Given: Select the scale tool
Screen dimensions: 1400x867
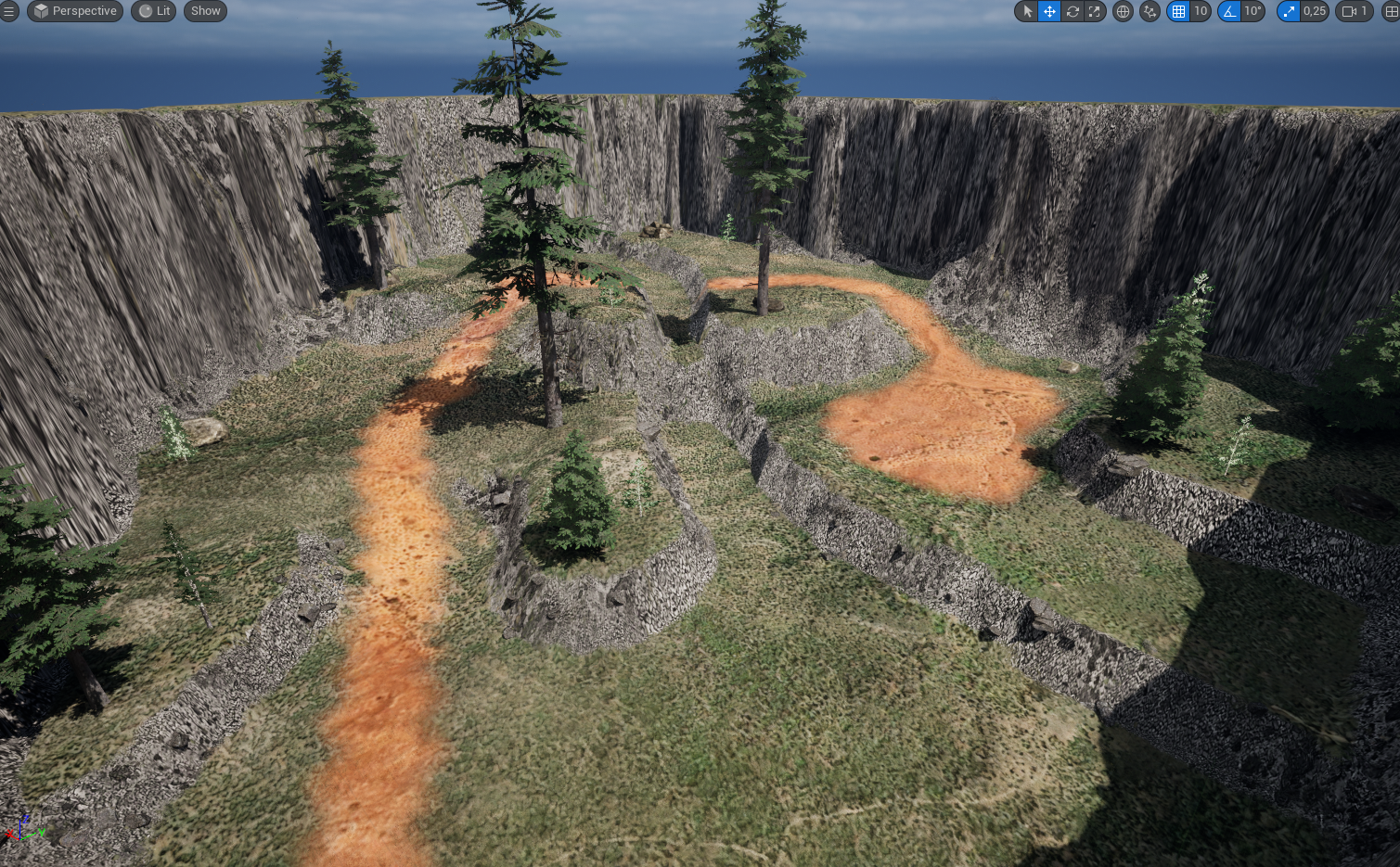Looking at the screenshot, I should [x=1095, y=11].
